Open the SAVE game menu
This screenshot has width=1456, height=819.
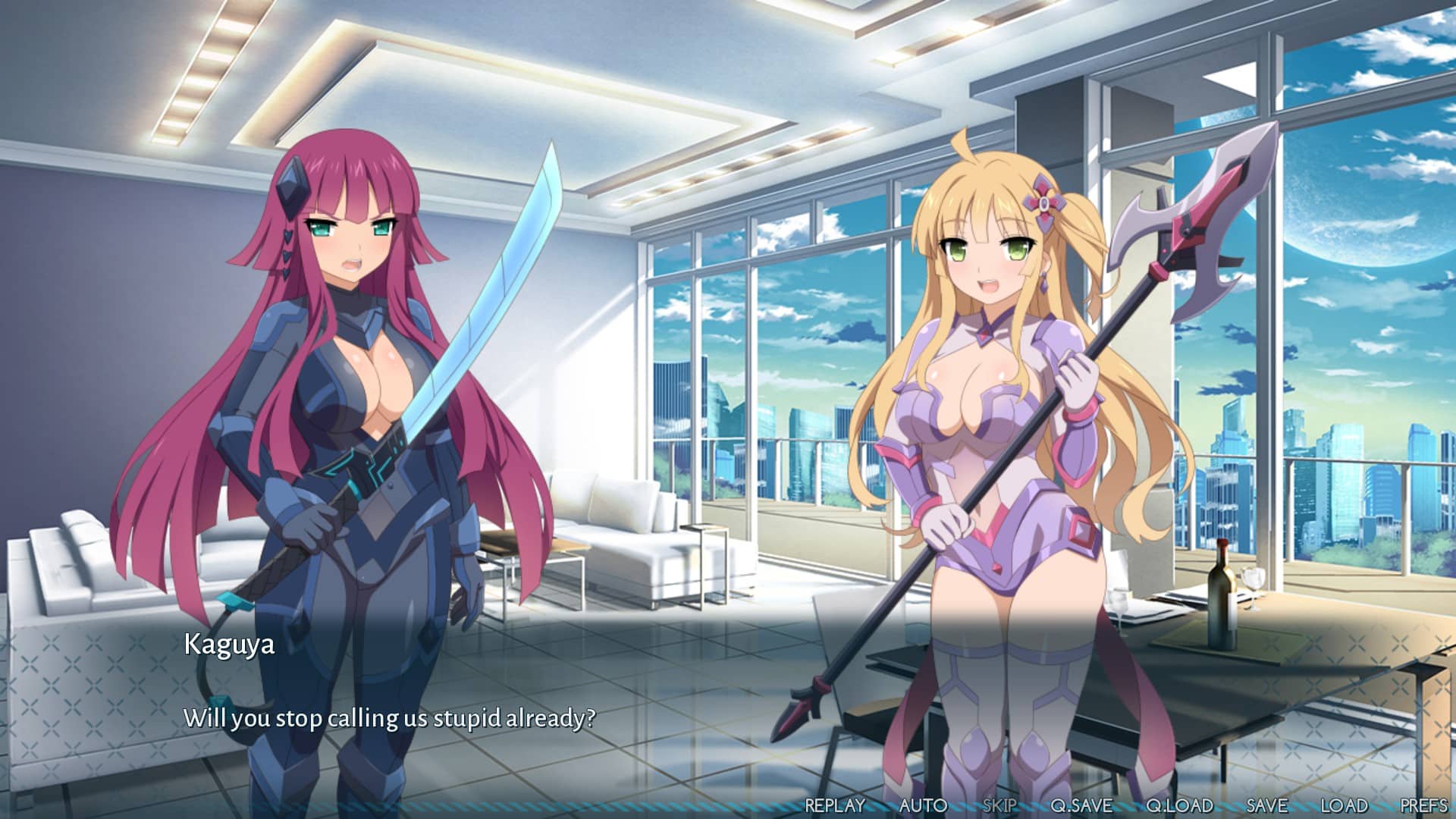pos(1266,805)
